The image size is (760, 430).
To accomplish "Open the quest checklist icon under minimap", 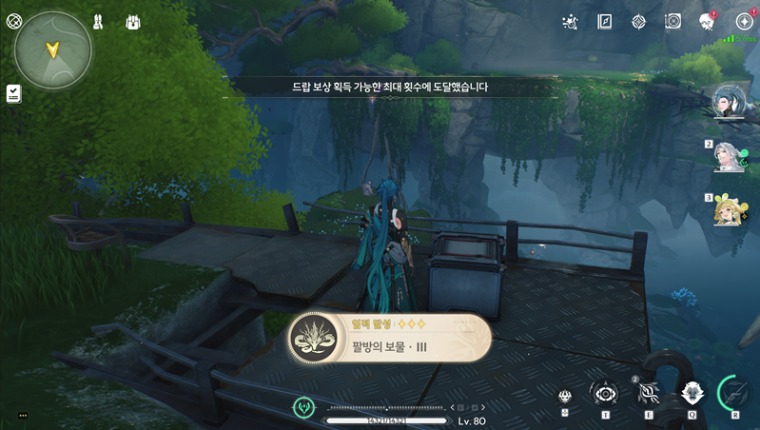I will (x=14, y=93).
